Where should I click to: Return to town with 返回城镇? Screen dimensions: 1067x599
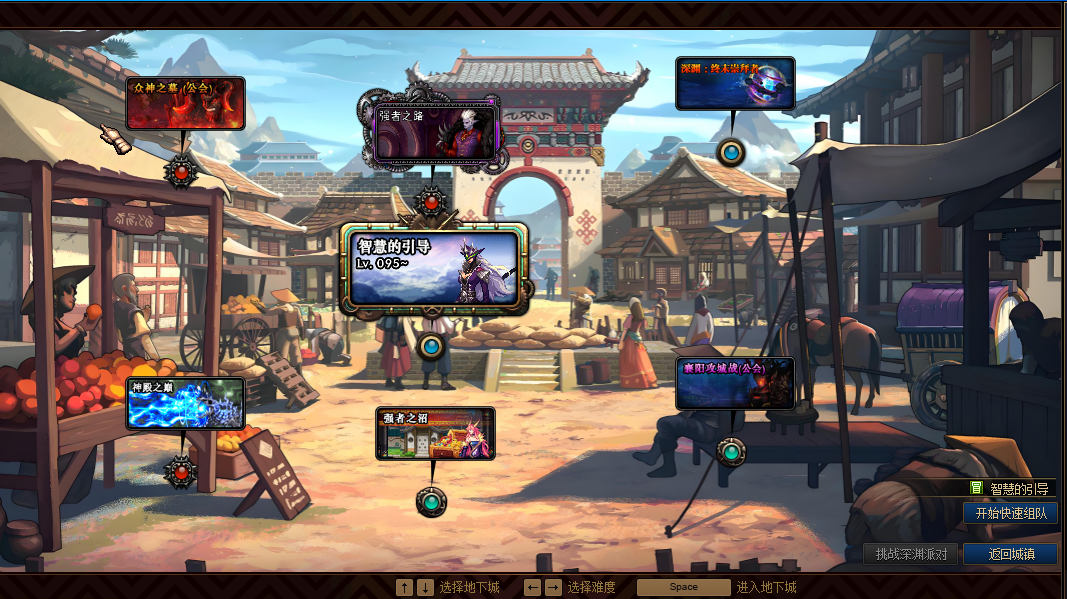pos(1010,554)
